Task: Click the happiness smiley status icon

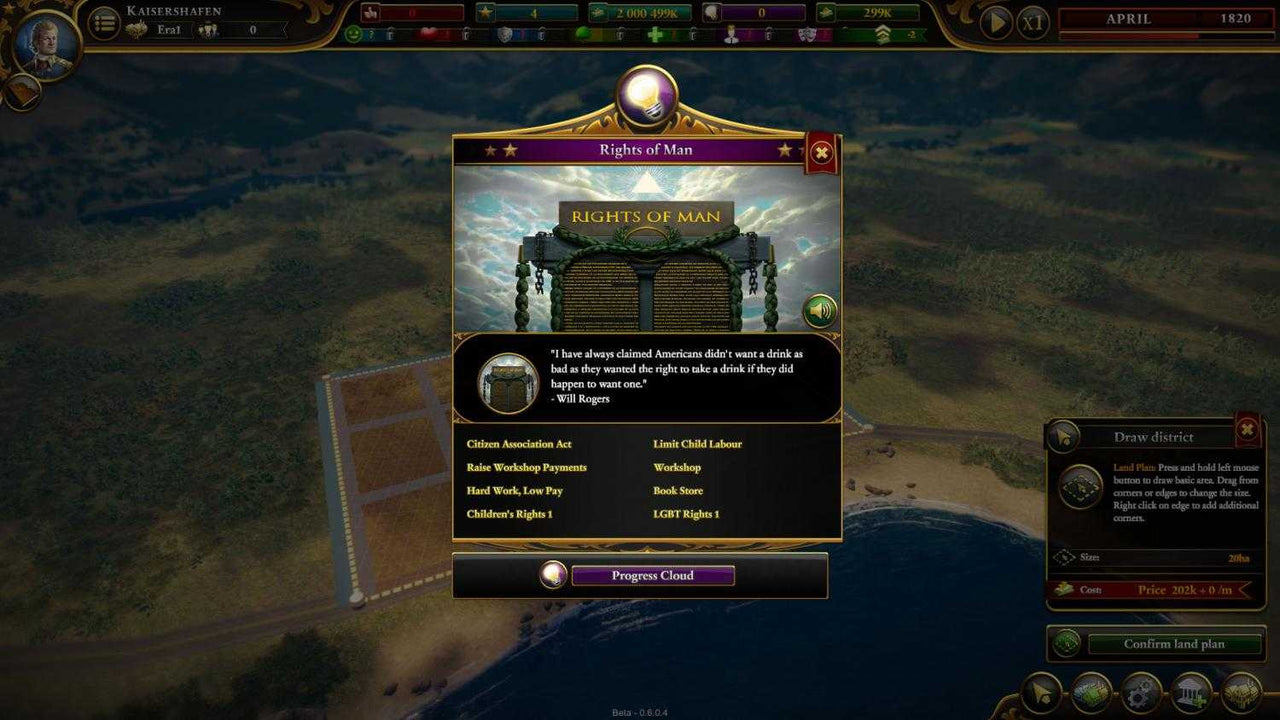Action: (354, 33)
